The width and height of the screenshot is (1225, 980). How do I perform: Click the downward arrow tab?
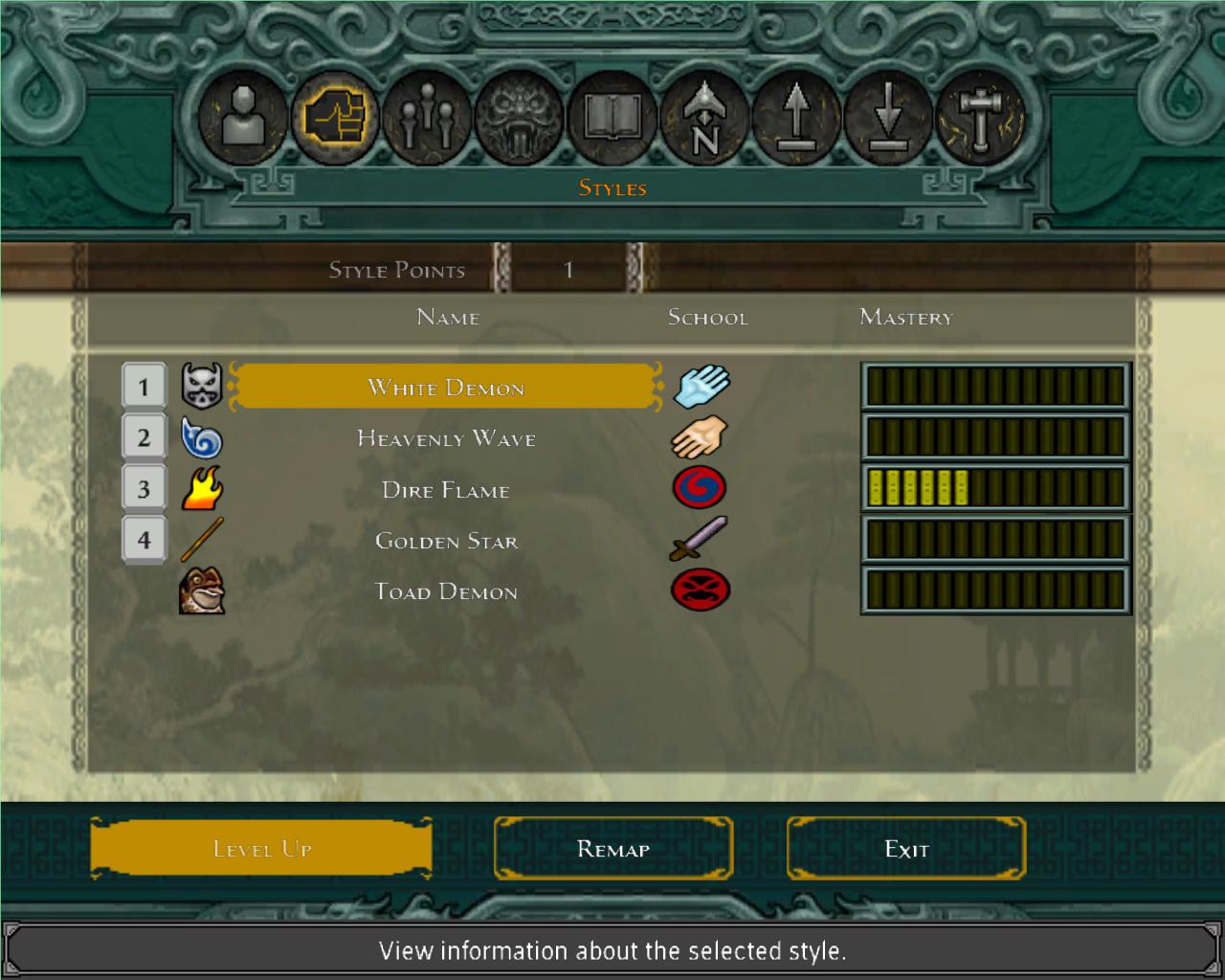click(888, 119)
